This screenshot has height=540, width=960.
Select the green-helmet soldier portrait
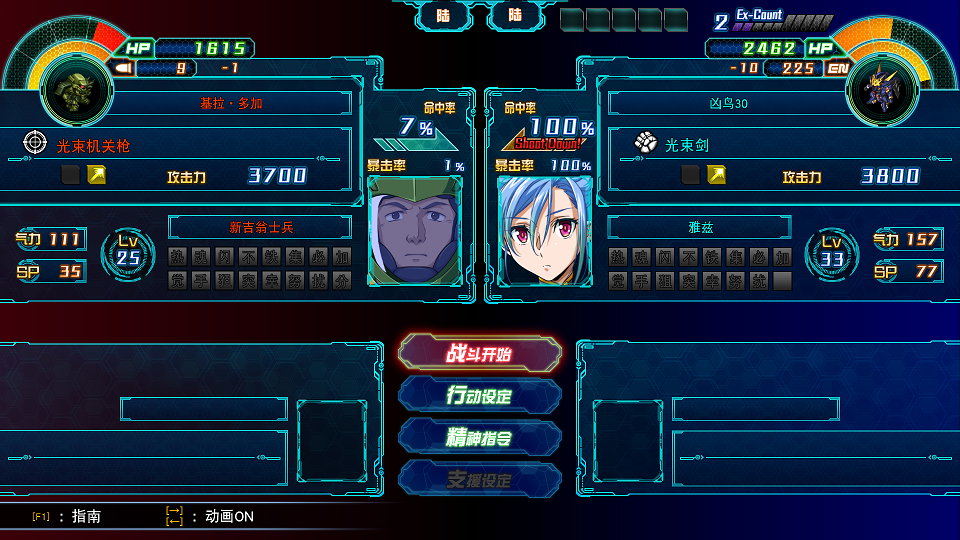[415, 230]
